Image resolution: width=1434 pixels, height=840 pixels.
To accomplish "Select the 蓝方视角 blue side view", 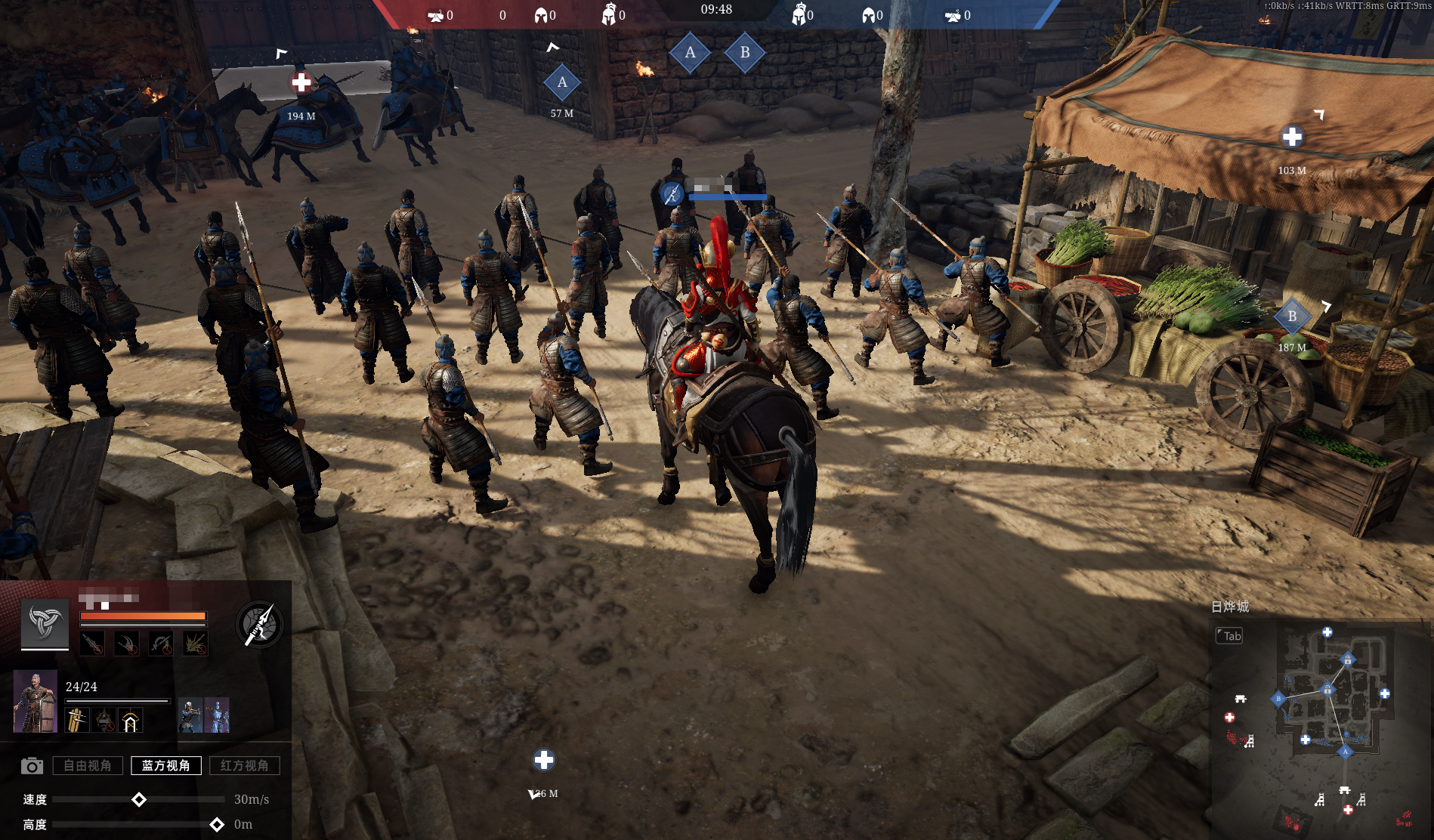I will pos(166,765).
